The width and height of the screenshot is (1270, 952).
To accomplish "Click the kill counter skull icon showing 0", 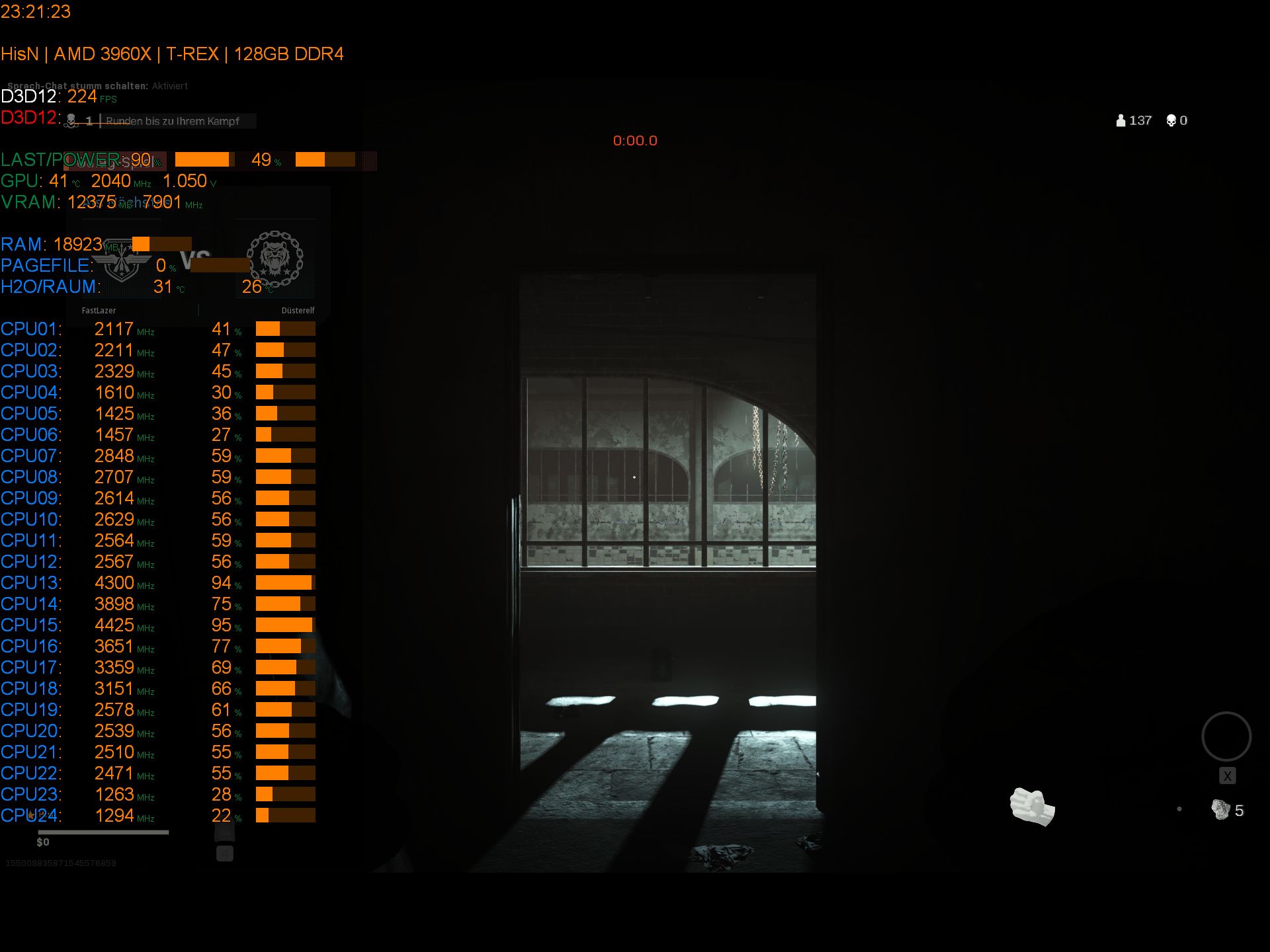I will coord(1169,120).
